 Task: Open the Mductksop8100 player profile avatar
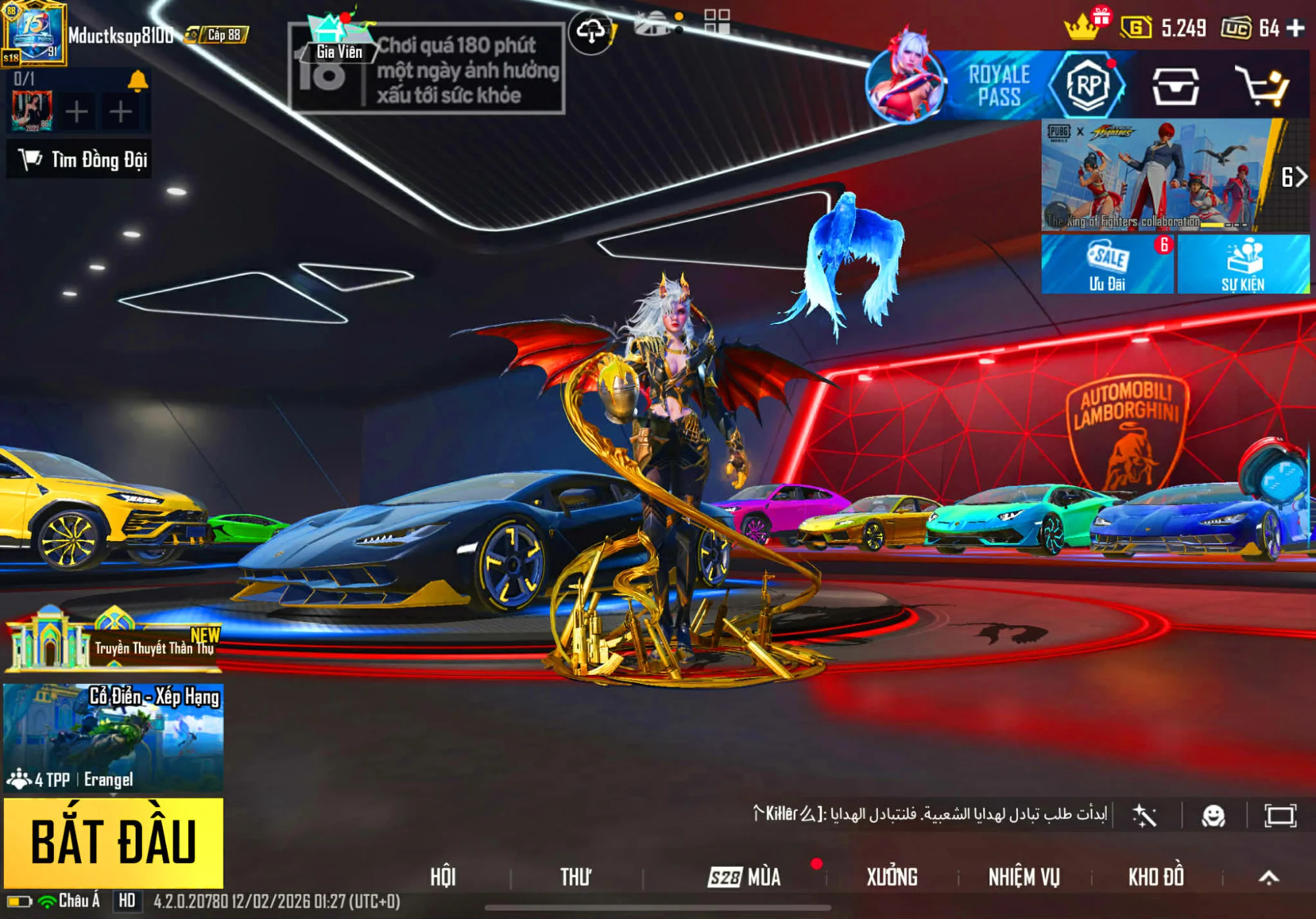[34, 33]
